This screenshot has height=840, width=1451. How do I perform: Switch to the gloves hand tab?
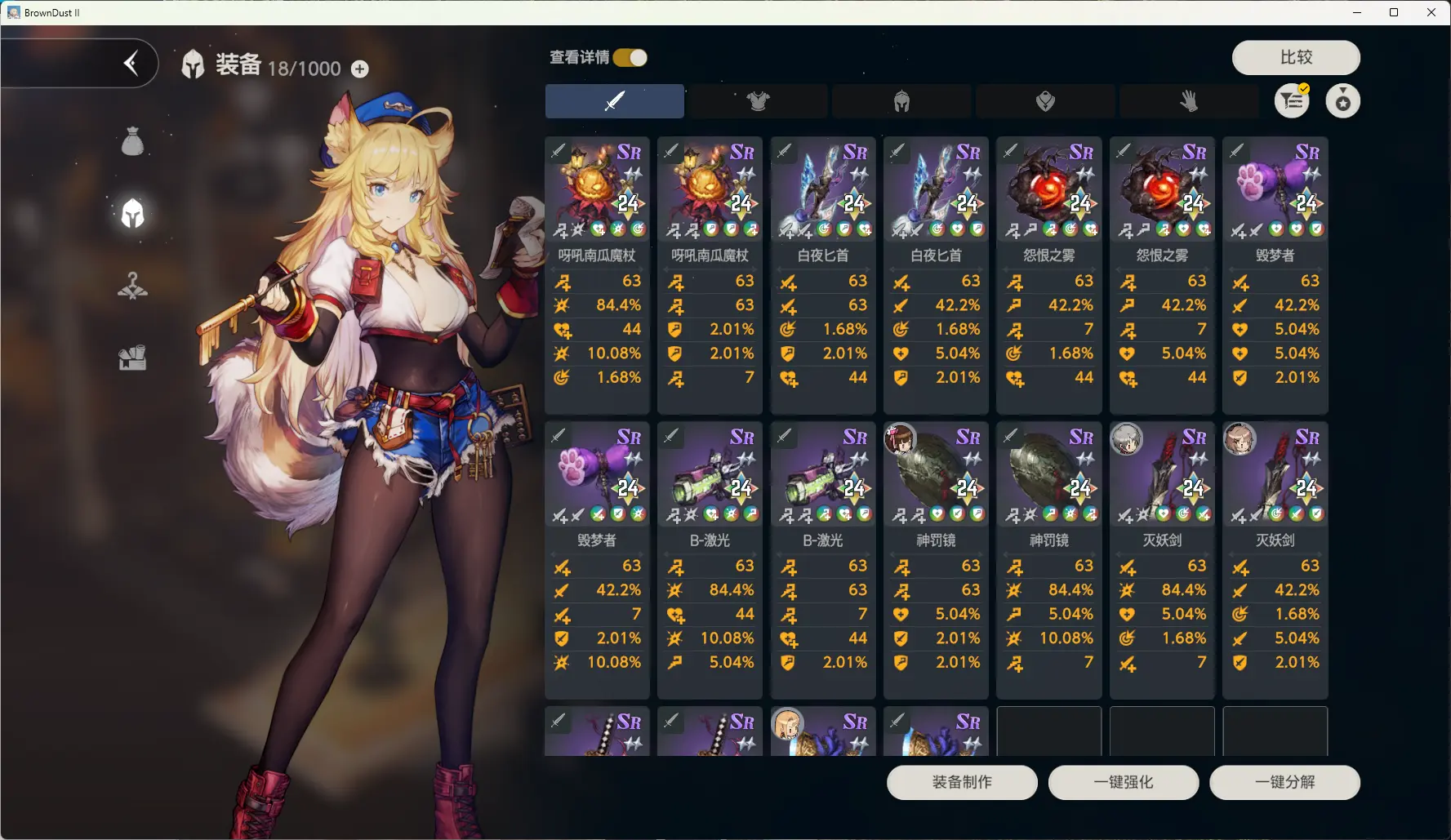tap(1189, 101)
